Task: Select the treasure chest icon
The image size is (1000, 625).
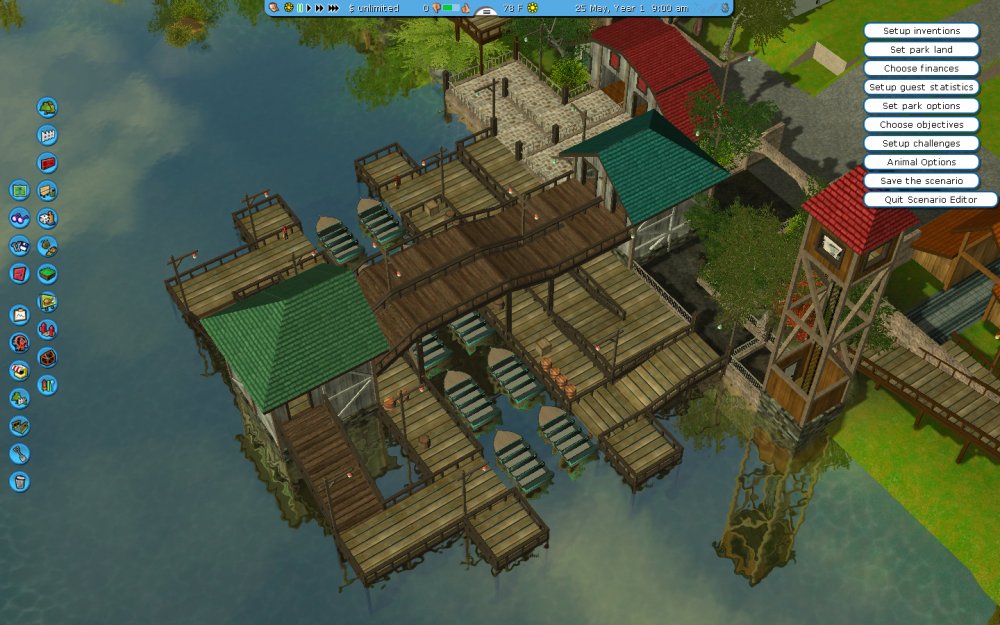Action: pyautogui.click(x=47, y=357)
